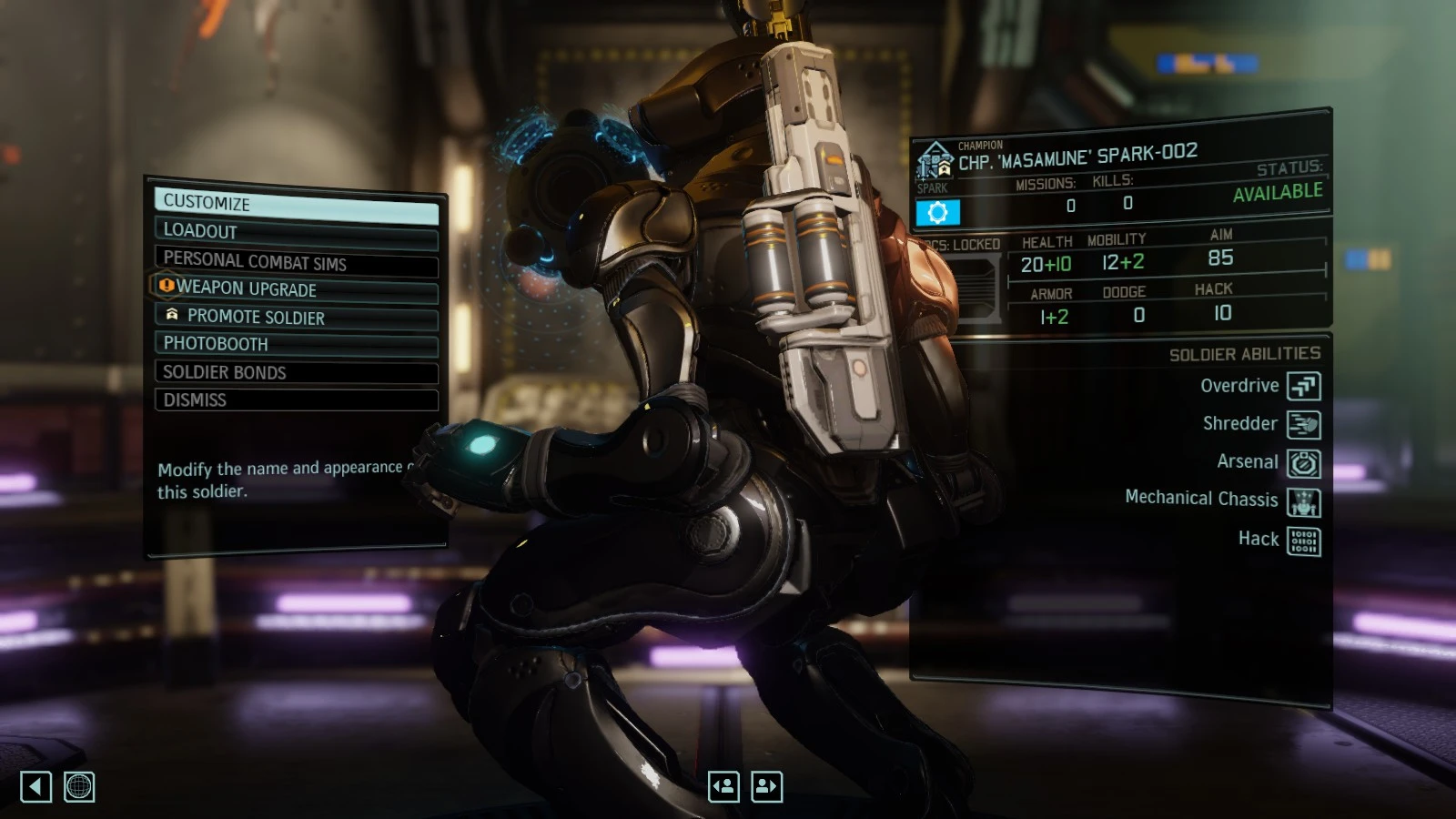Image resolution: width=1456 pixels, height=819 pixels.
Task: Open the Arsenal ability icon
Action: click(x=1305, y=461)
